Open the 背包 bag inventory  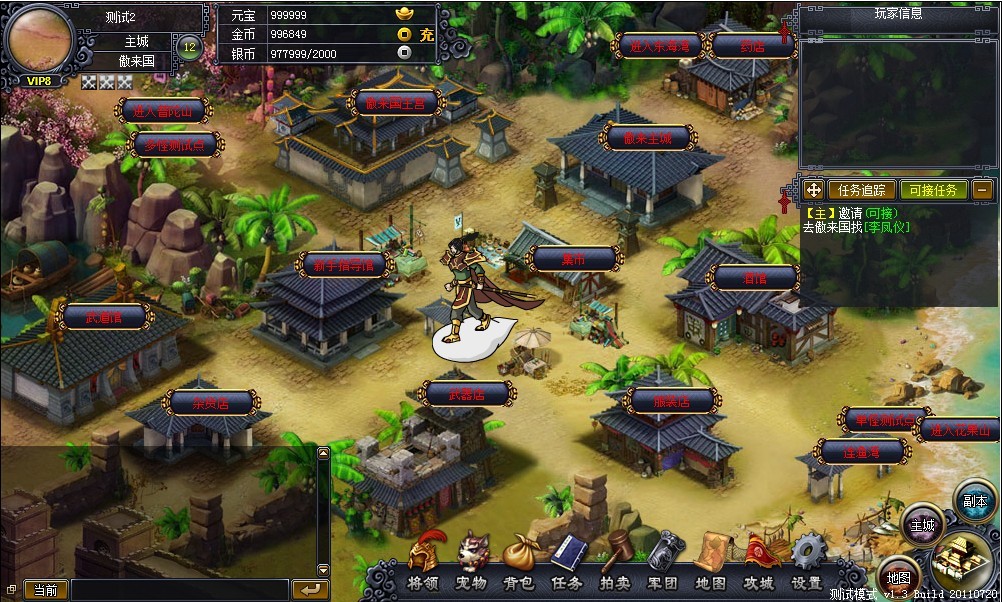[518, 561]
